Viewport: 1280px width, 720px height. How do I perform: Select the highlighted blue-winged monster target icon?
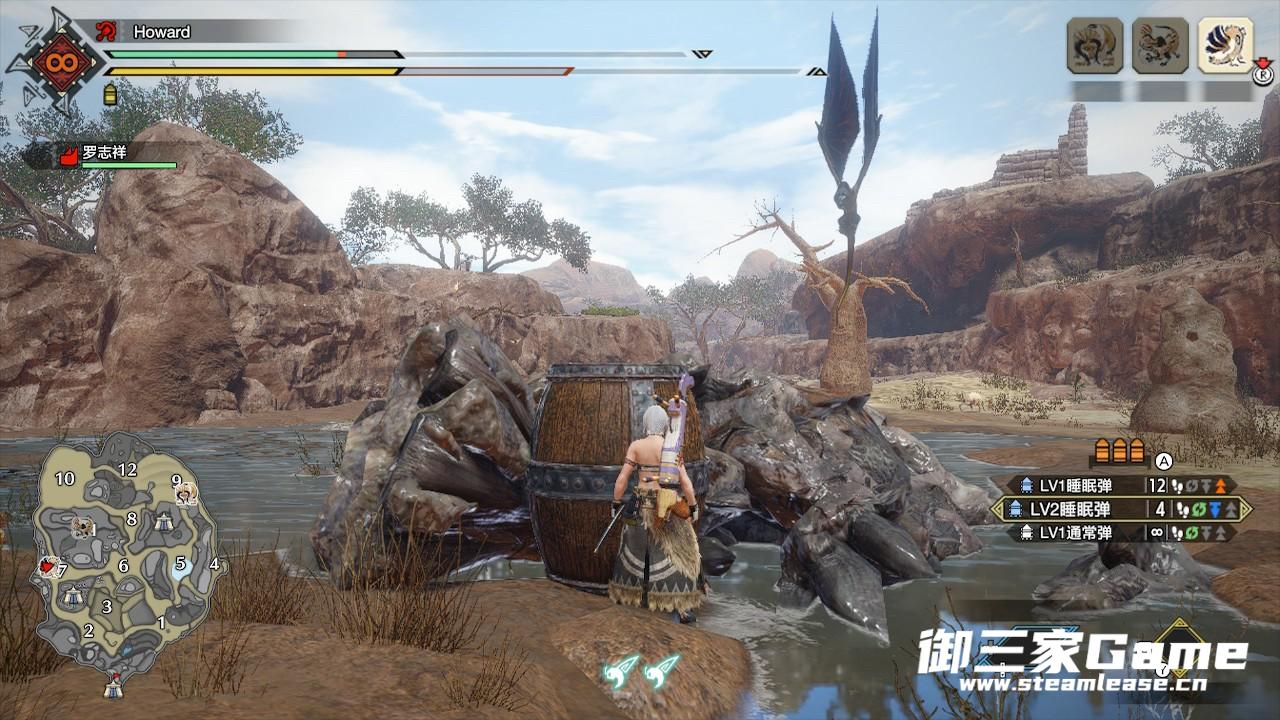1225,45
